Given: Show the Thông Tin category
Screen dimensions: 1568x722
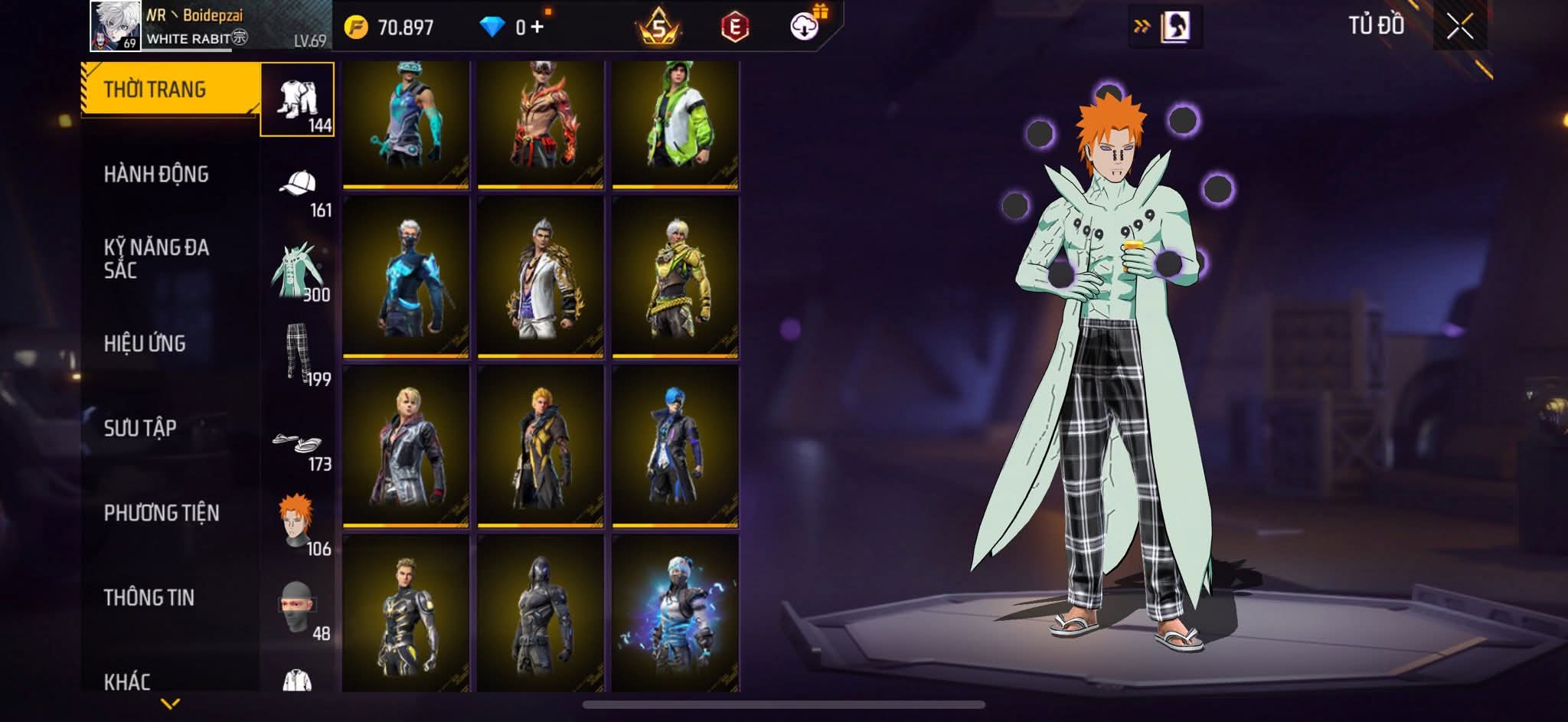Looking at the screenshot, I should coord(149,597).
